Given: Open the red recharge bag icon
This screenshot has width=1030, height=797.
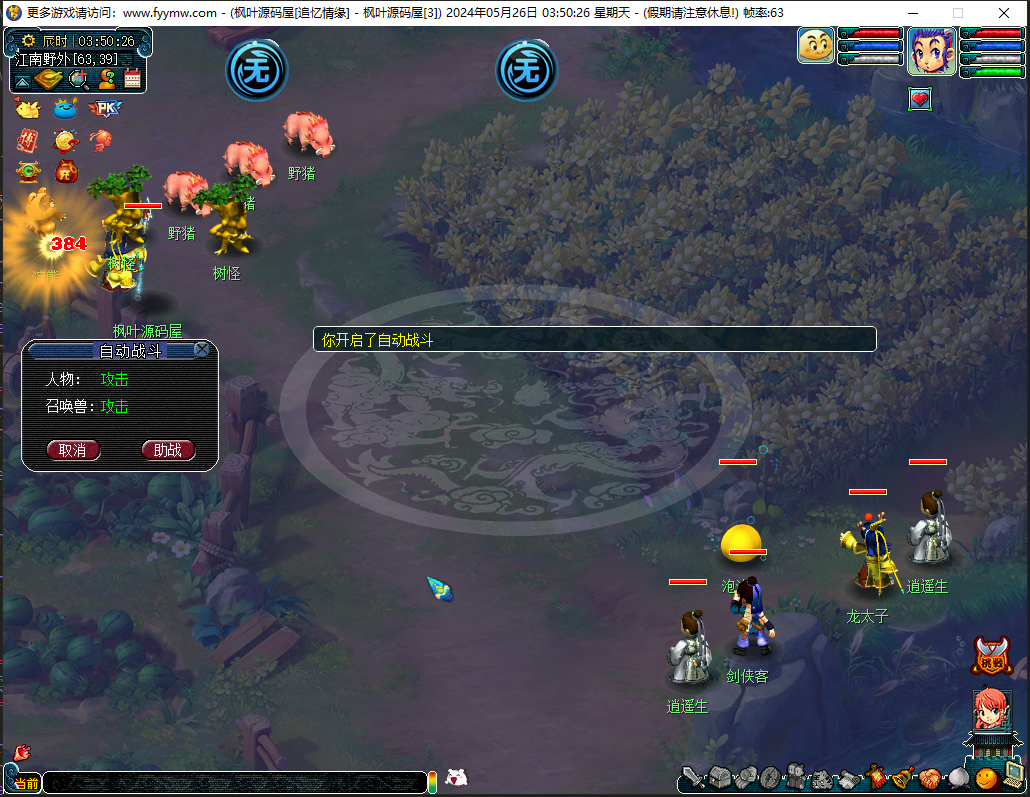Looking at the screenshot, I should coord(64,171).
